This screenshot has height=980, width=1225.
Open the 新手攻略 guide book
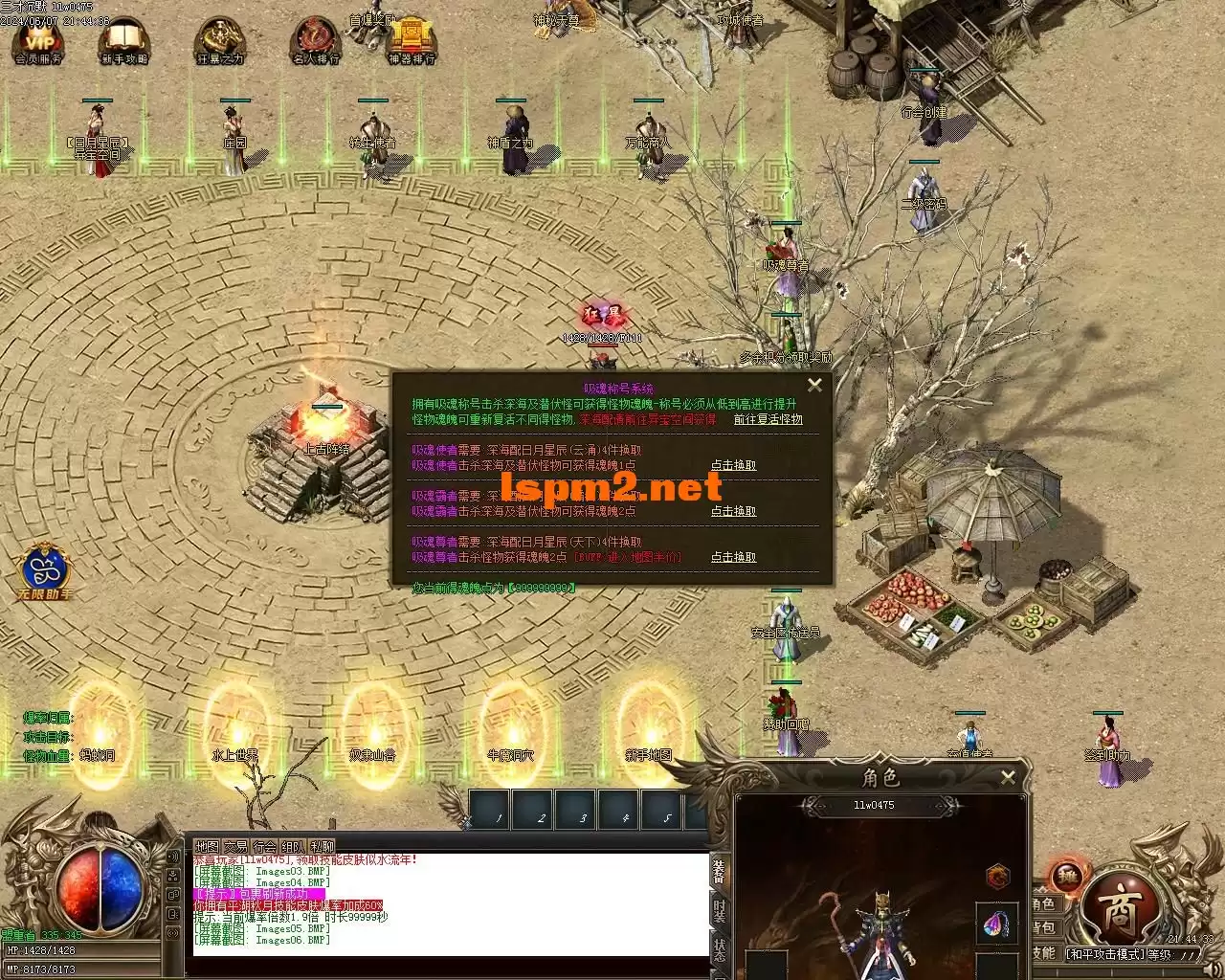coord(123,41)
